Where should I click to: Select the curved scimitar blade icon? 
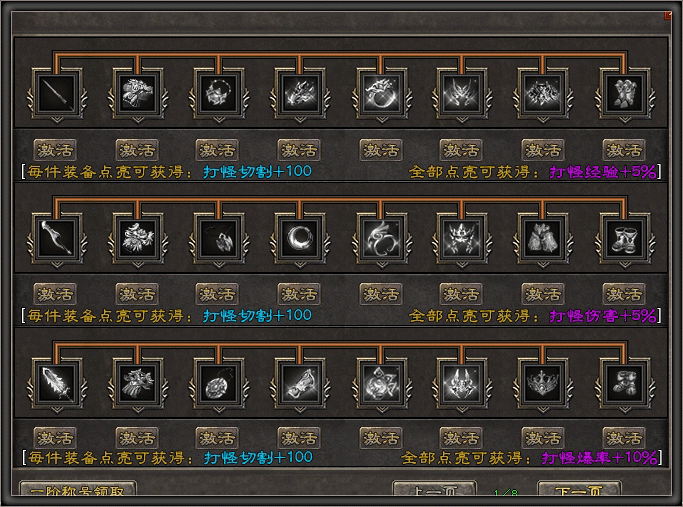[x=56, y=238]
